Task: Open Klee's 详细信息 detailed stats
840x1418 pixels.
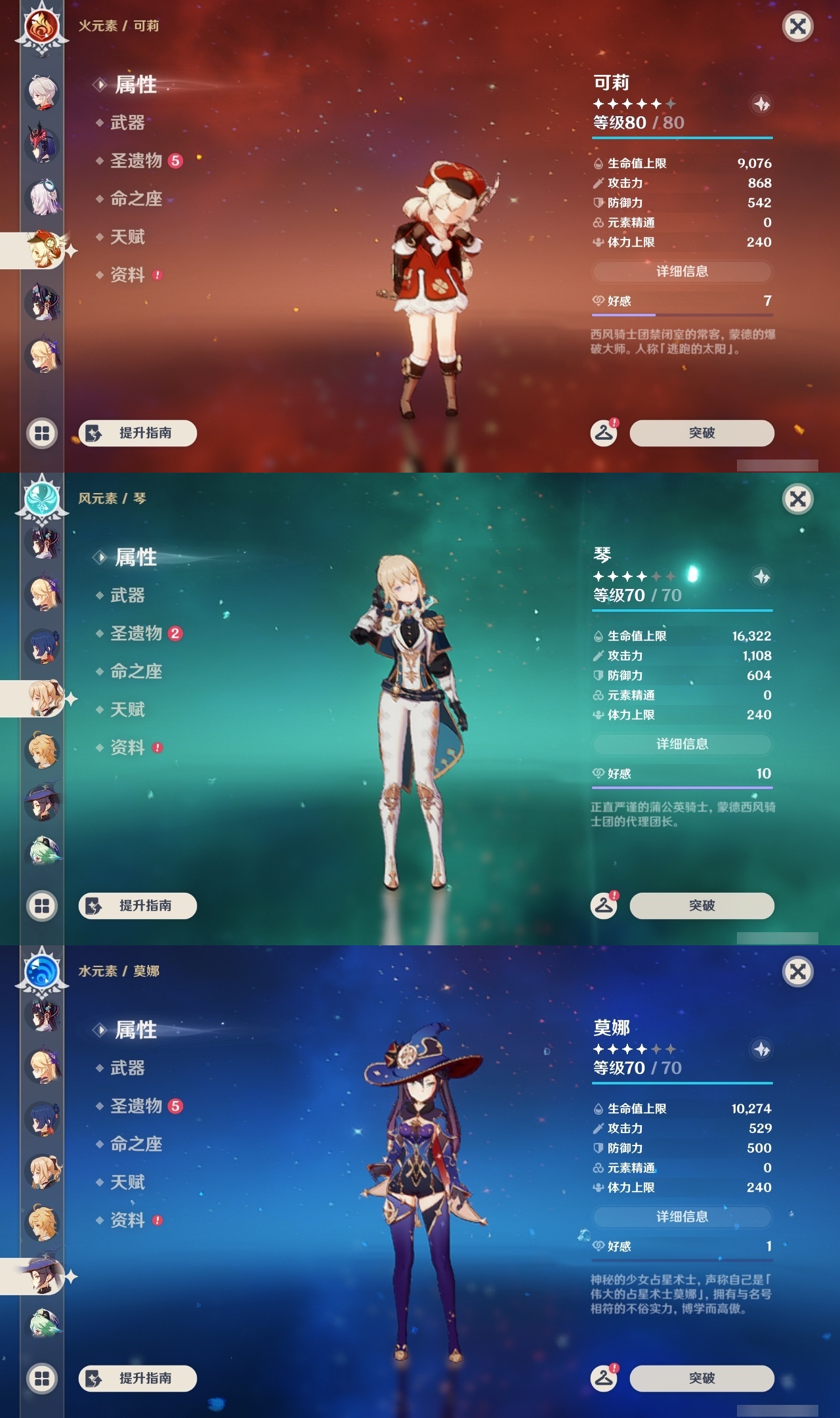Action: click(x=682, y=271)
